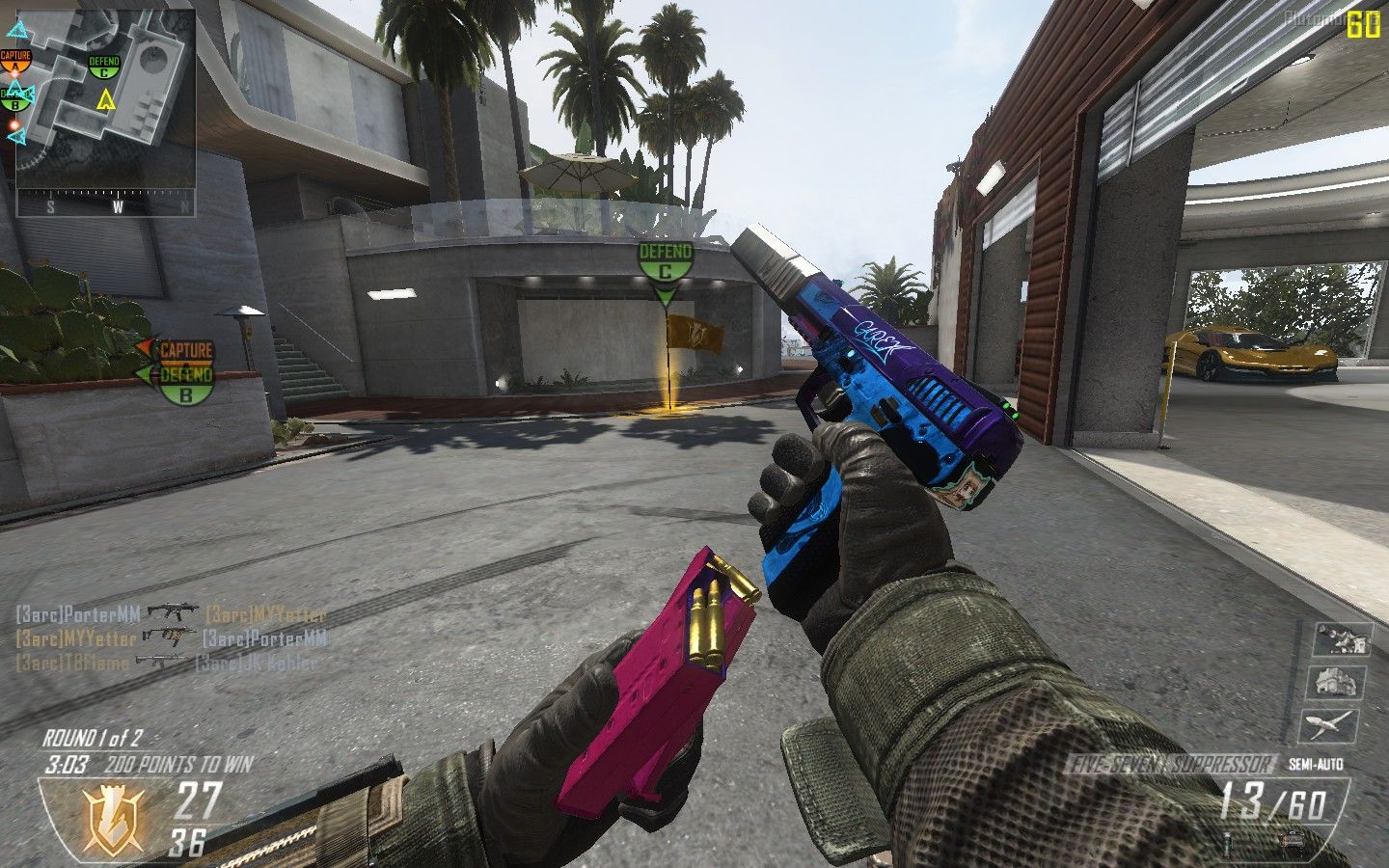Activate the aircraft scorestreak icon
Viewport: 1389px width, 868px height.
pos(1336,723)
